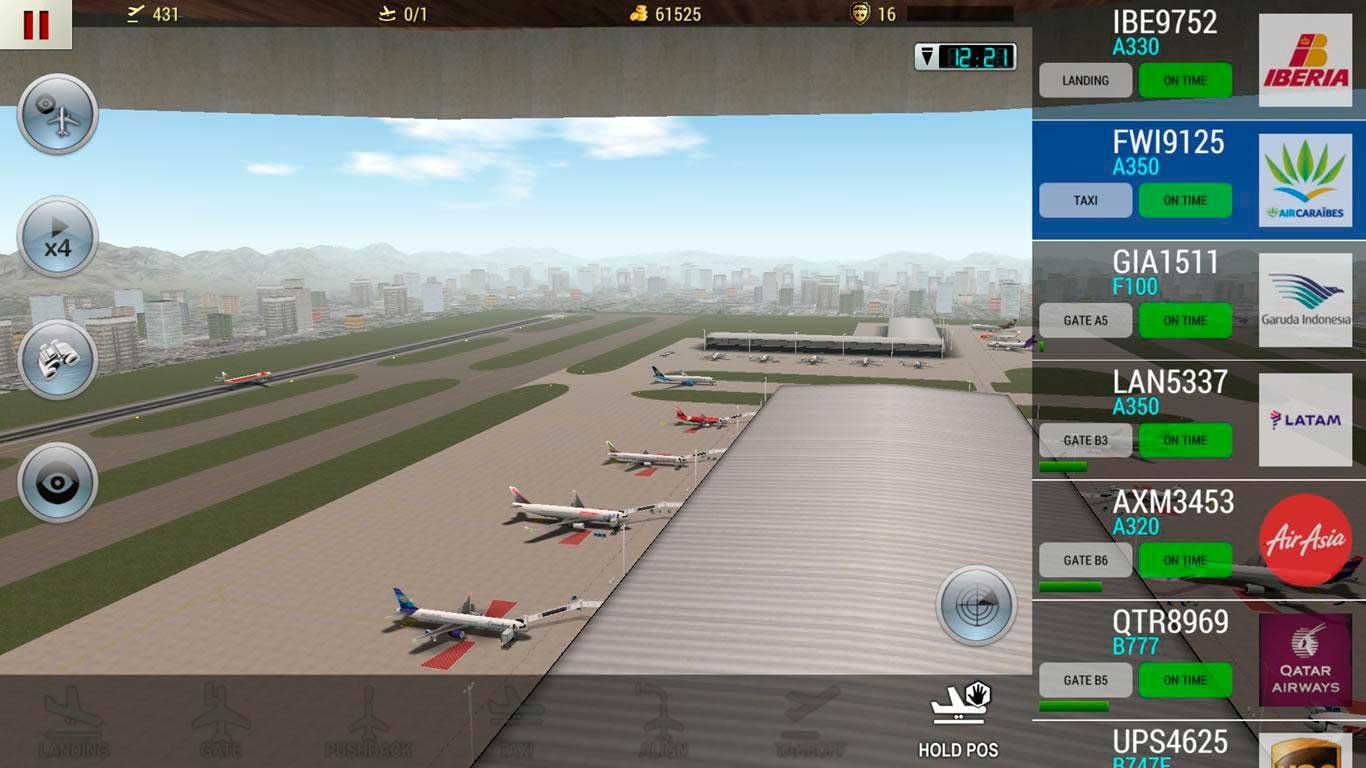The image size is (1366, 768).
Task: Pause the game with the red pause button
Action: pyautogui.click(x=36, y=24)
